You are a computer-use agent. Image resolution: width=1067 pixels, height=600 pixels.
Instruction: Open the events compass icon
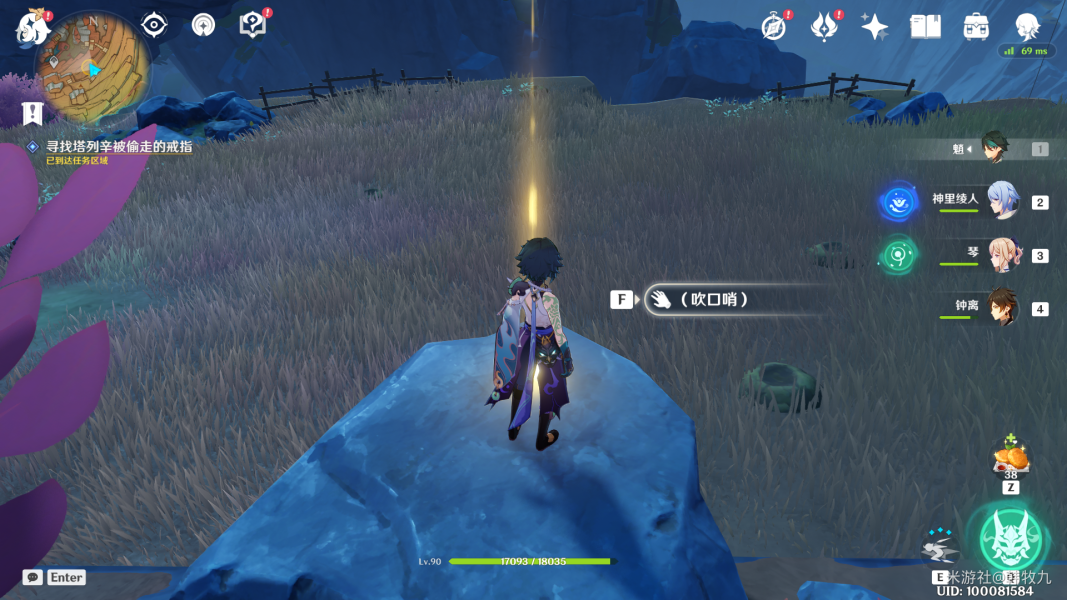pyautogui.click(x=773, y=27)
